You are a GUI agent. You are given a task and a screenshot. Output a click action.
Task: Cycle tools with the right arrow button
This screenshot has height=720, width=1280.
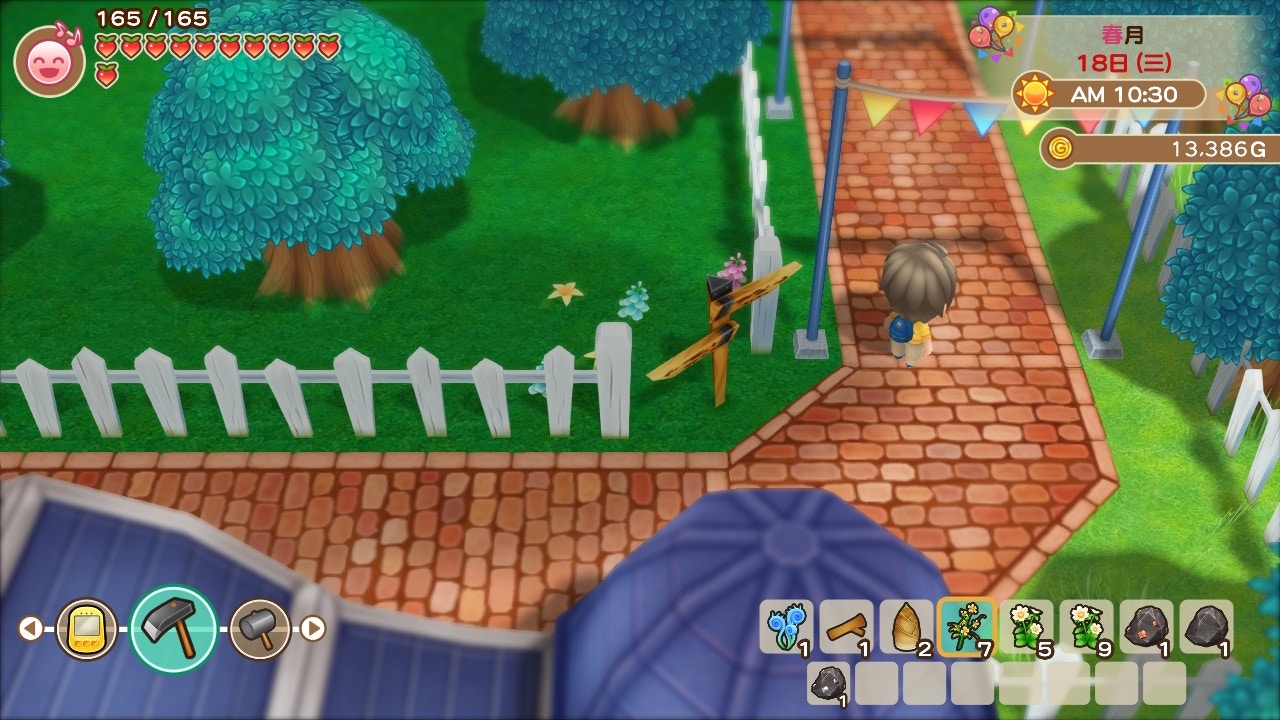click(313, 628)
